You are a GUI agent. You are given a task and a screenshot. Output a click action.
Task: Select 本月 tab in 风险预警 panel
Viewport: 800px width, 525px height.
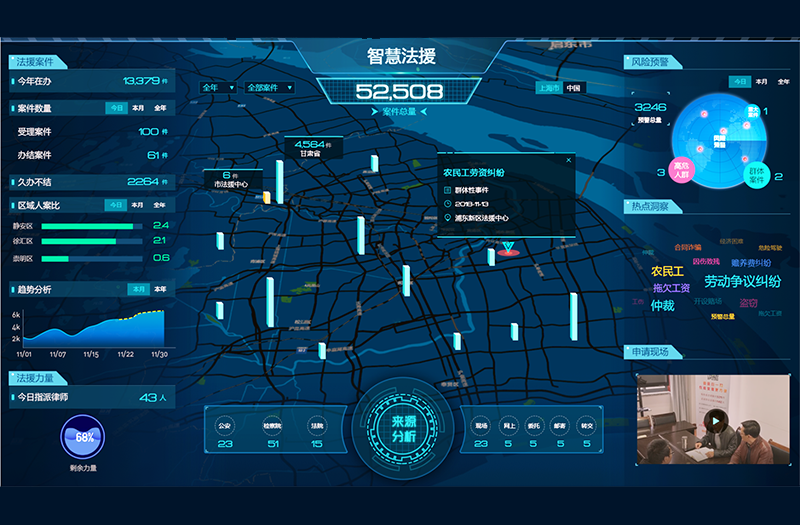pos(761,81)
